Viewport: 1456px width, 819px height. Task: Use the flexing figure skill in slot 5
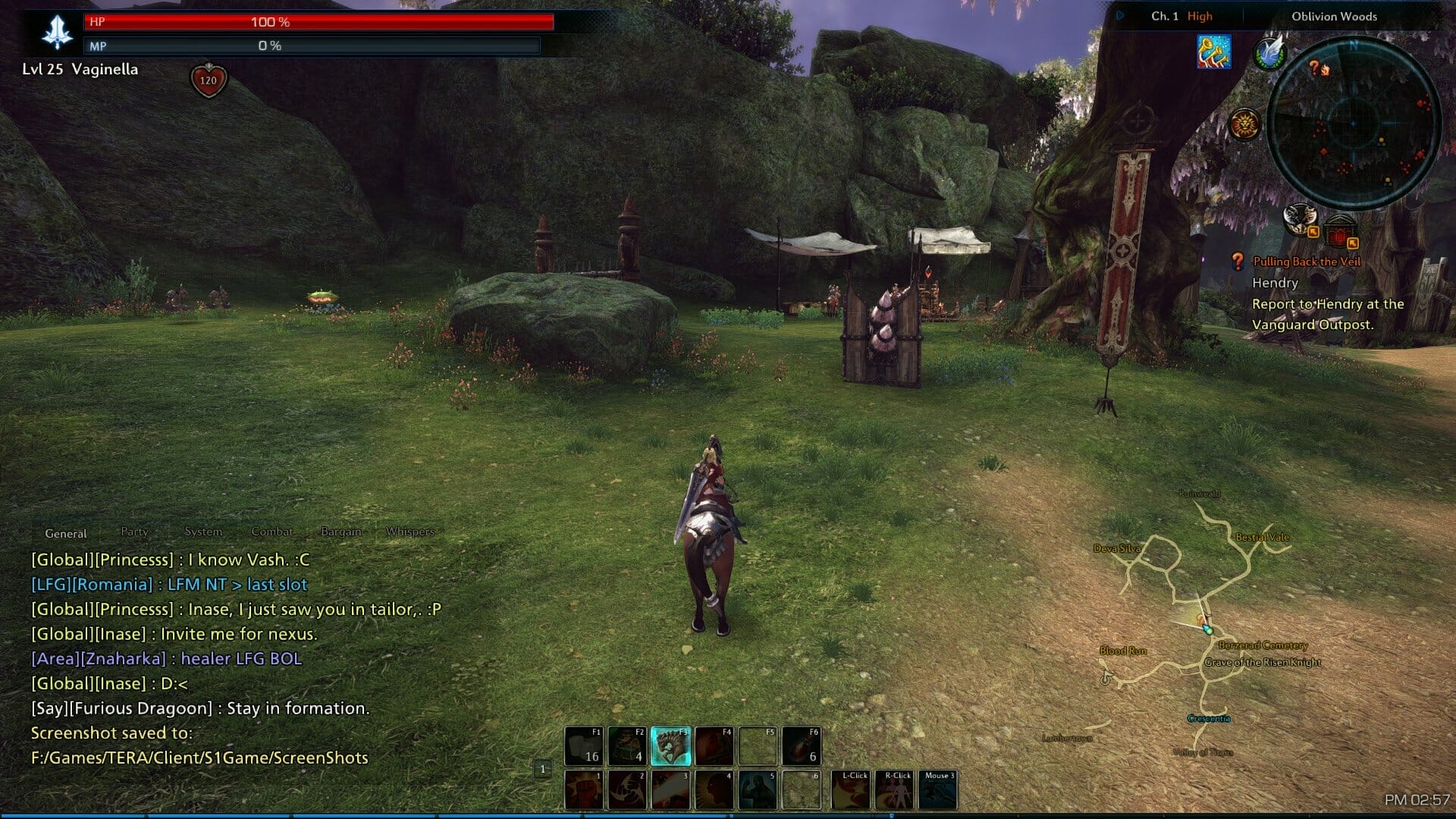pos(758,790)
